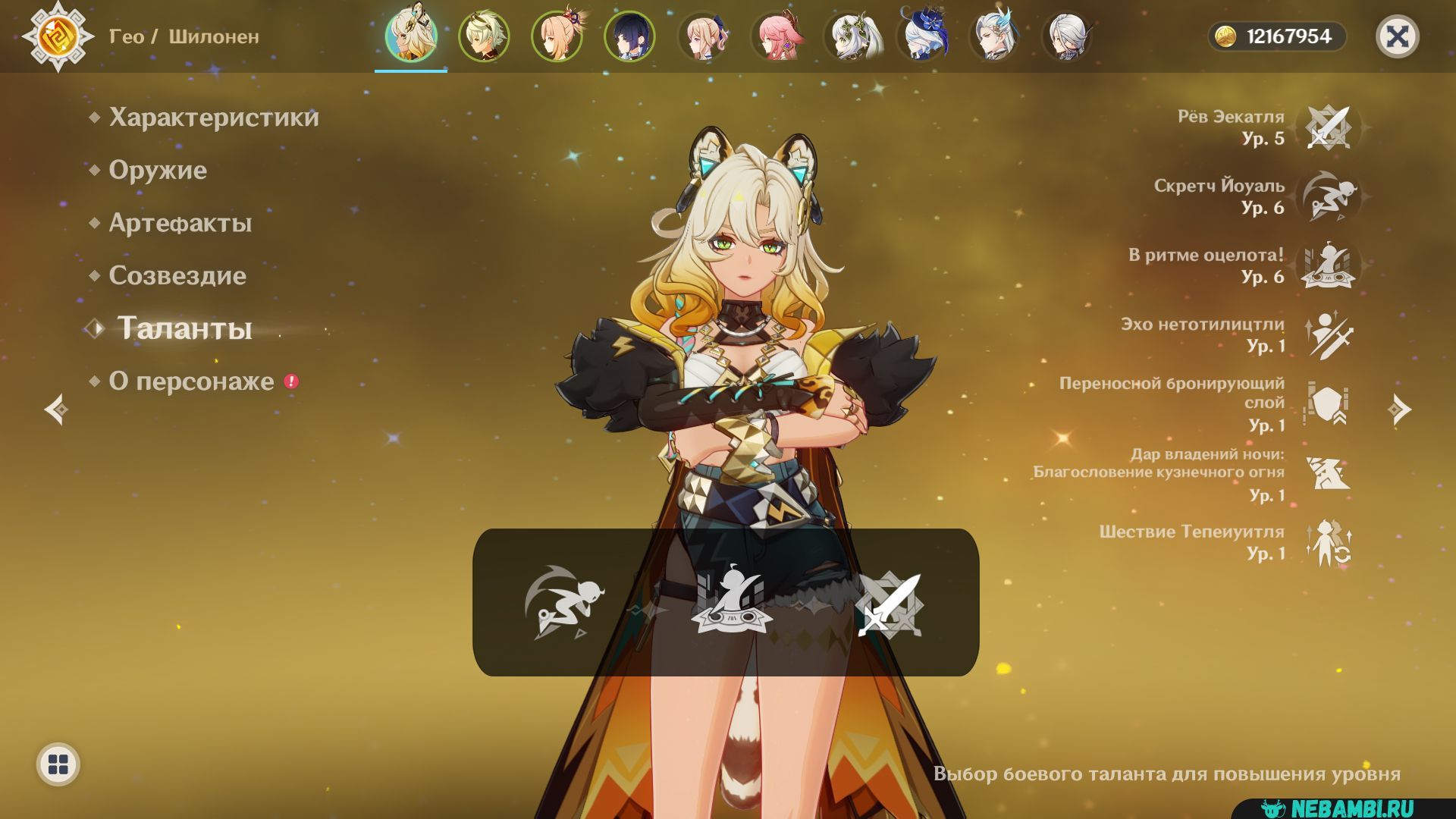
Task: Show the next character with right arrow
Action: coord(1399,409)
